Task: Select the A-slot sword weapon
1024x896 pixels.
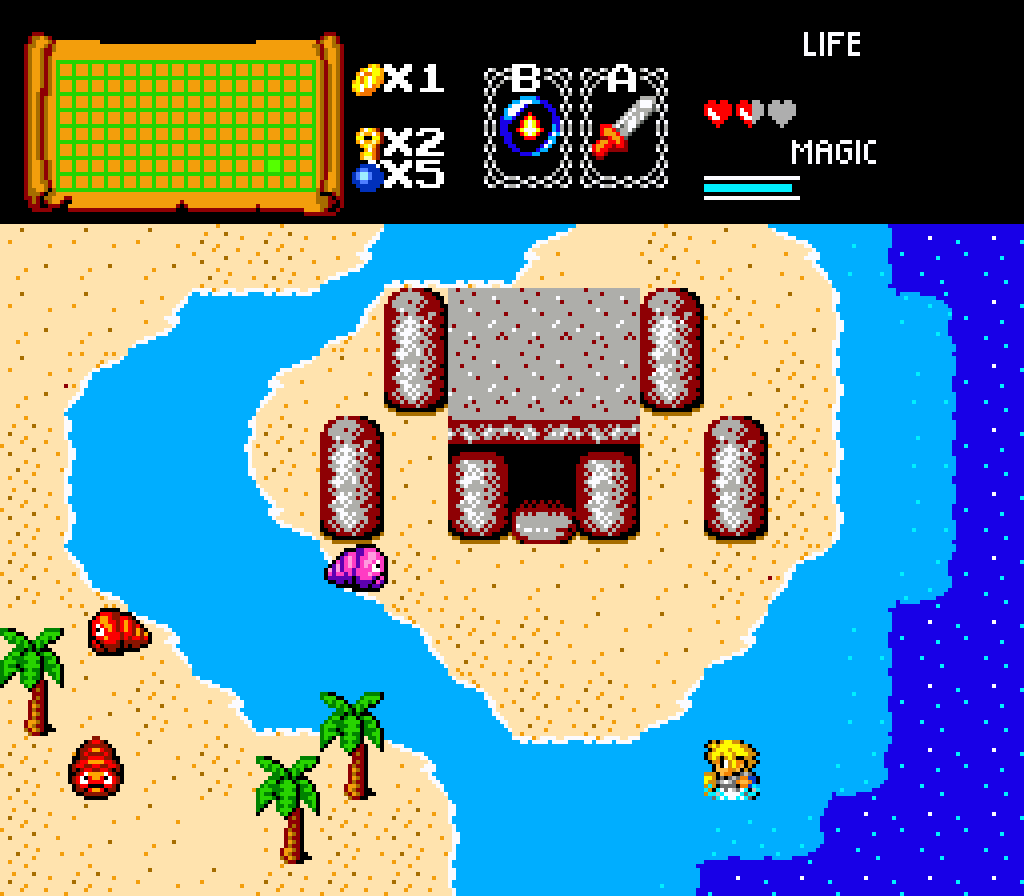Action: (624, 127)
